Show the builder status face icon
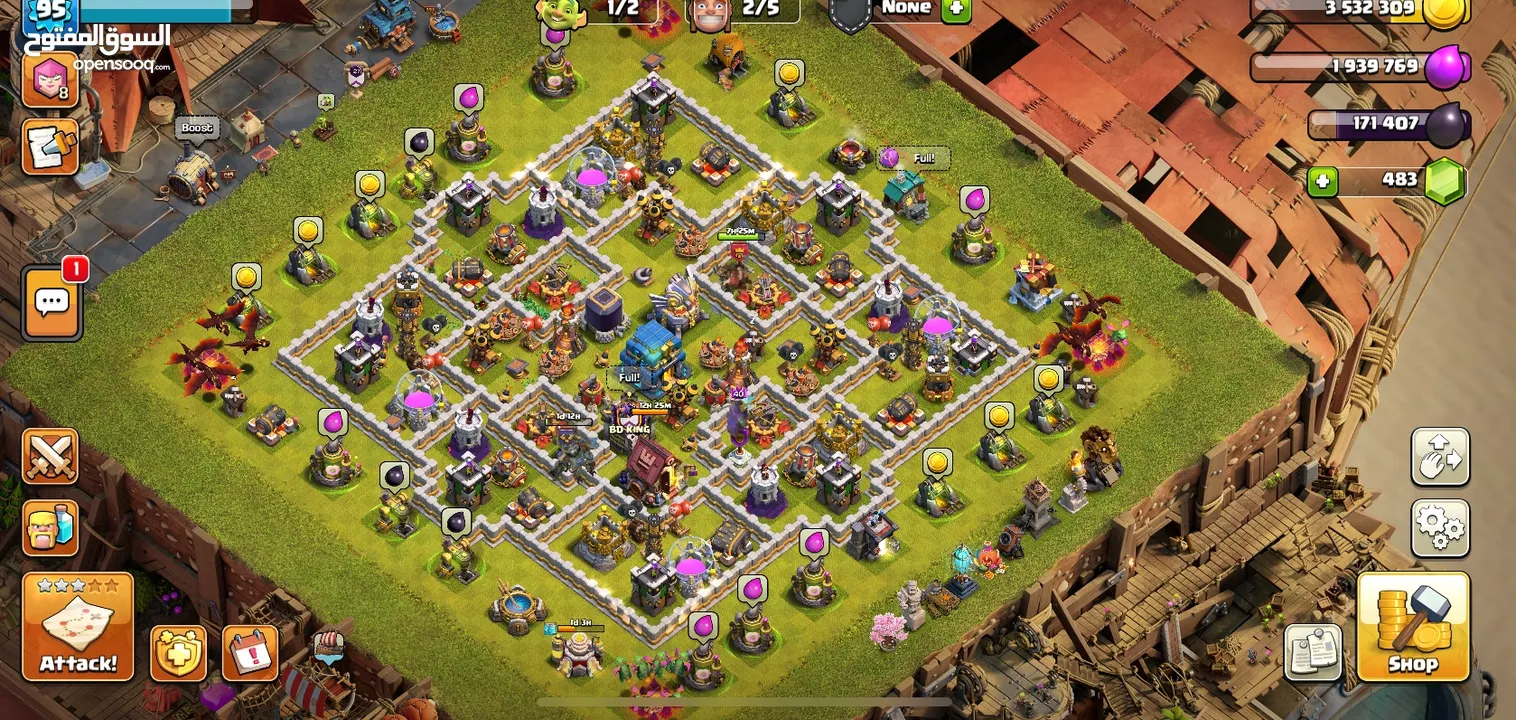The width and height of the screenshot is (1516, 720). 710,13
